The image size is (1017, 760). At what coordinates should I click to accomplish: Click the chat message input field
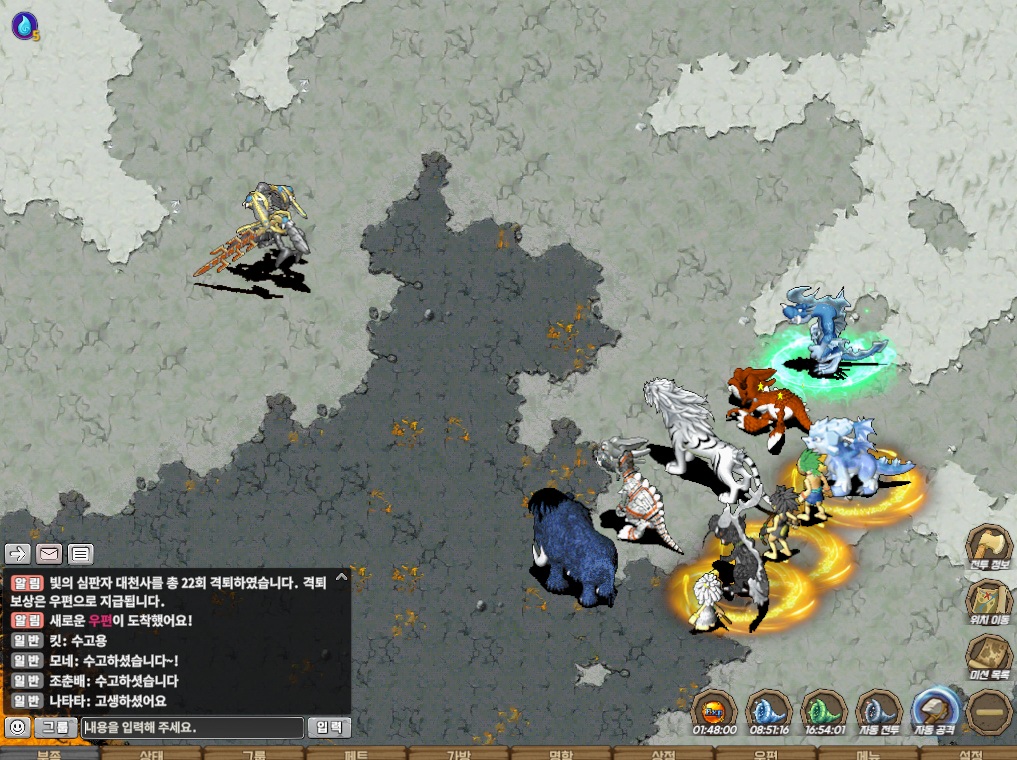click(192, 728)
